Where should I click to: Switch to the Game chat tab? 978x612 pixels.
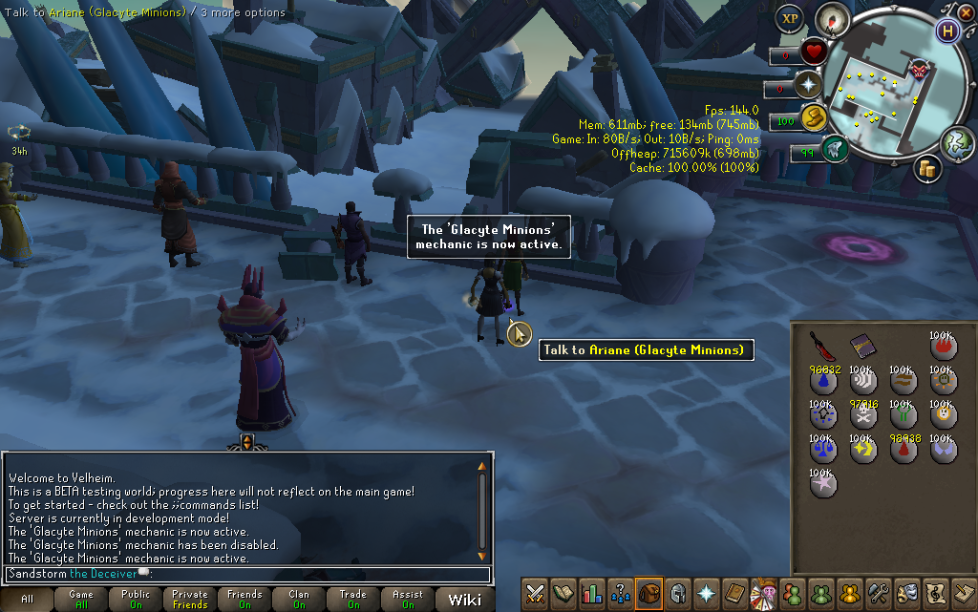[81, 599]
